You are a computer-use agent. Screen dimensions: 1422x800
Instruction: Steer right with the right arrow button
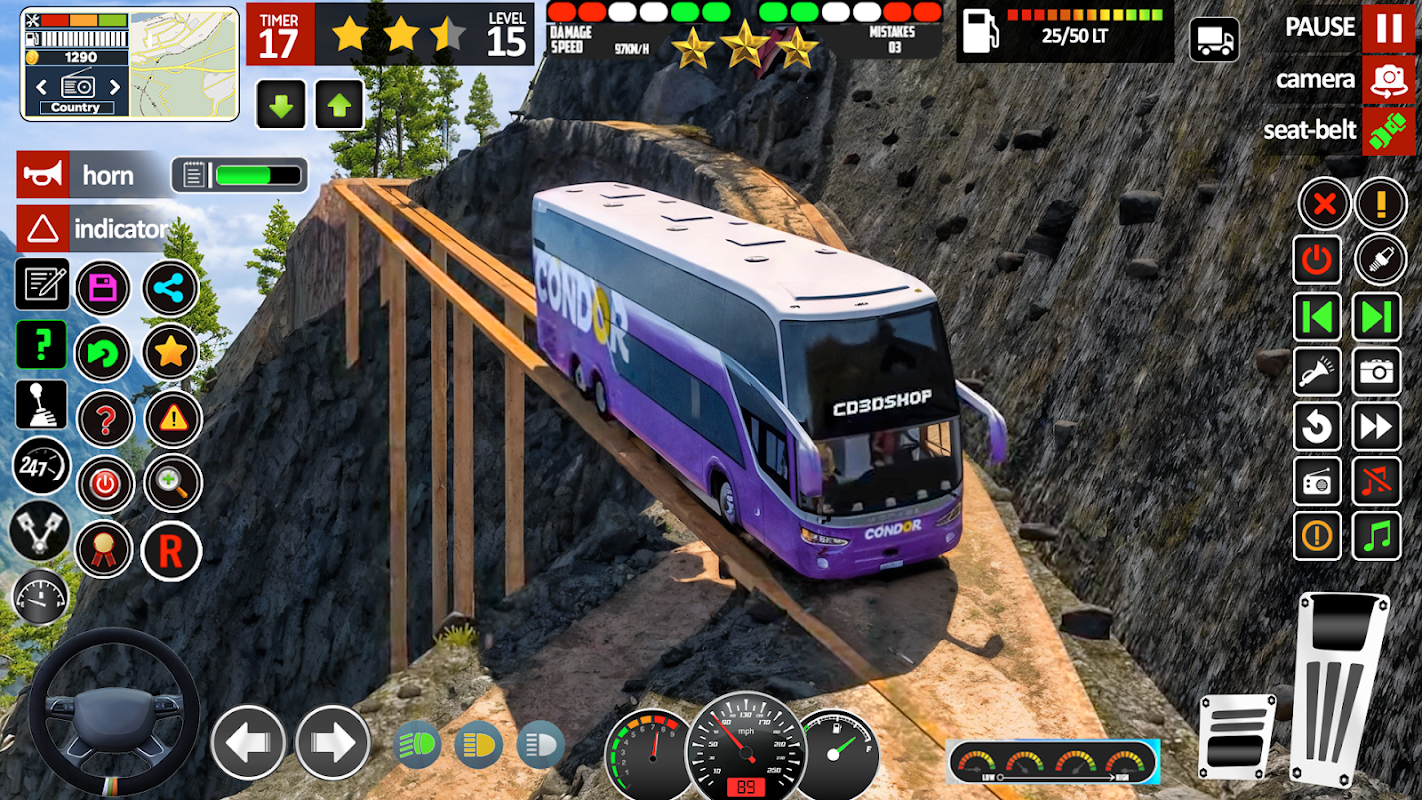point(332,742)
